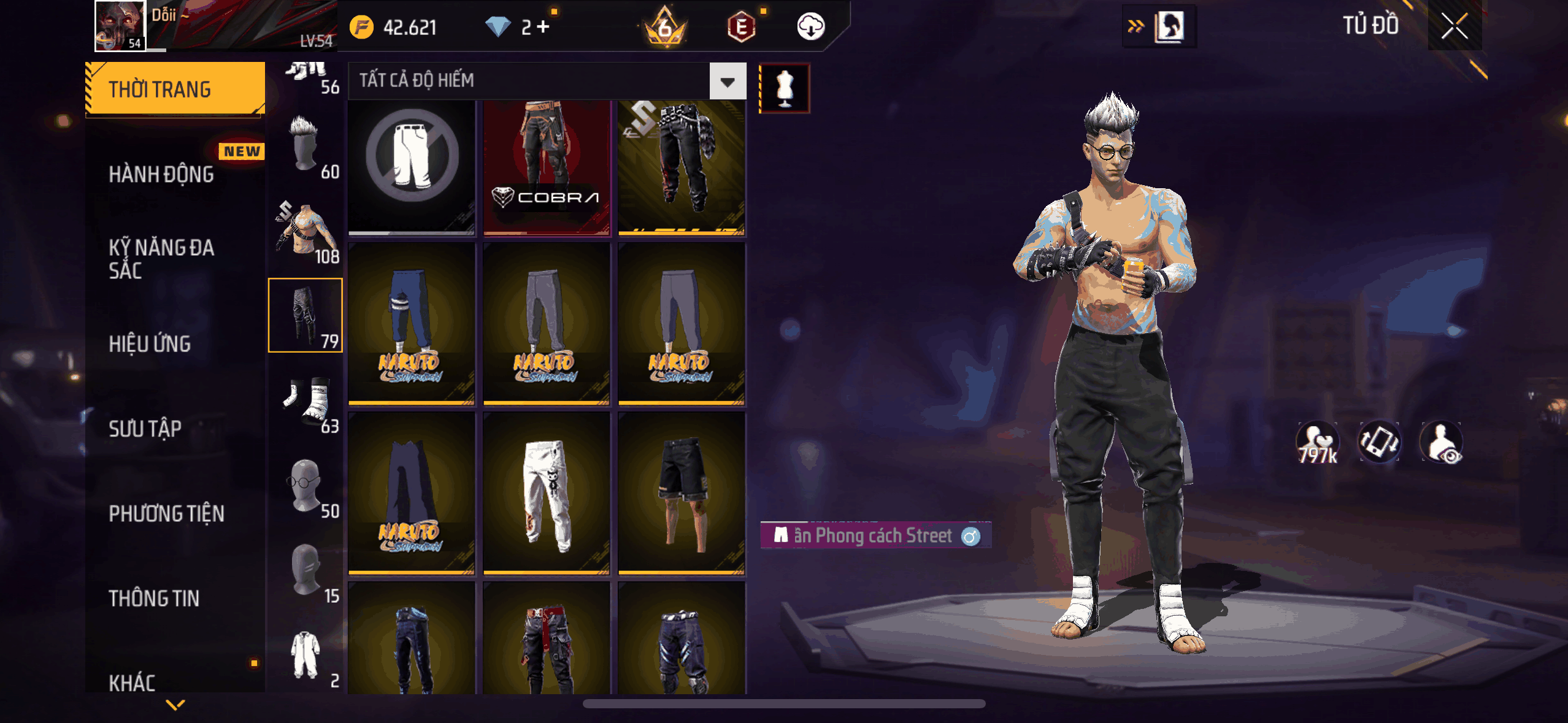Toggle the character view eye icon
This screenshot has width=1568, height=723.
1442,443
